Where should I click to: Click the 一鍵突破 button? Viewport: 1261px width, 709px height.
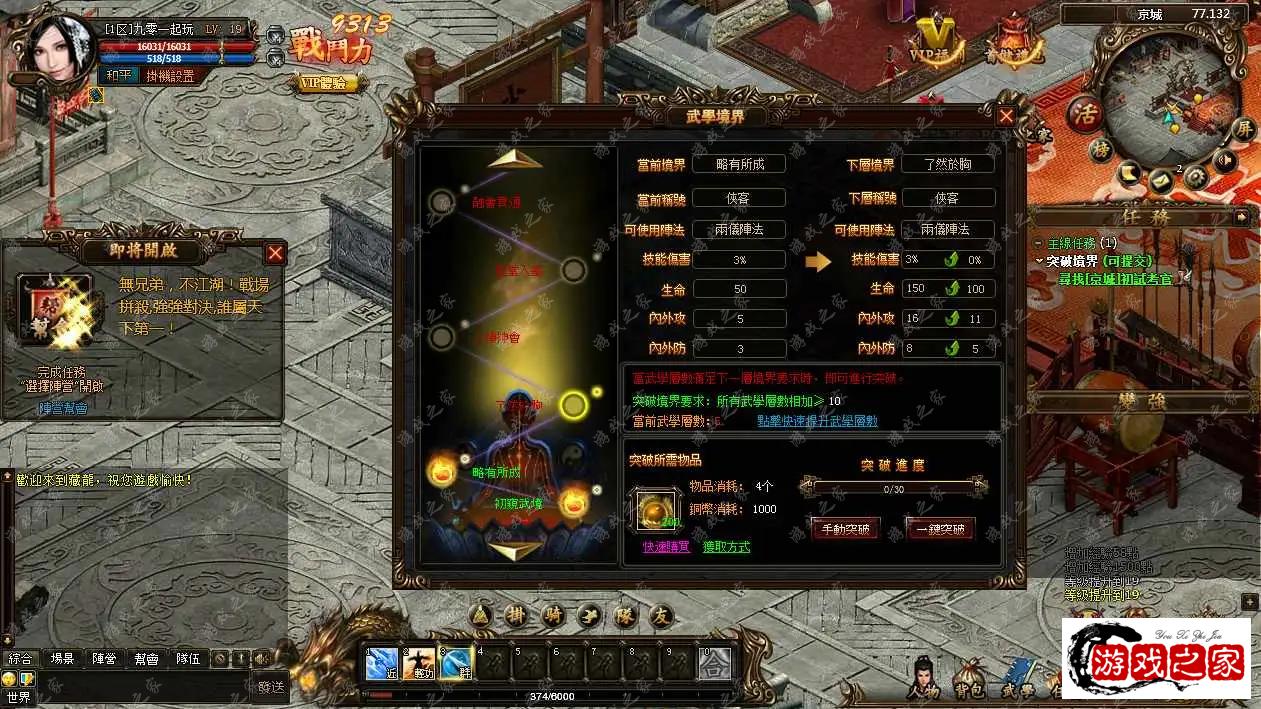(x=939, y=529)
